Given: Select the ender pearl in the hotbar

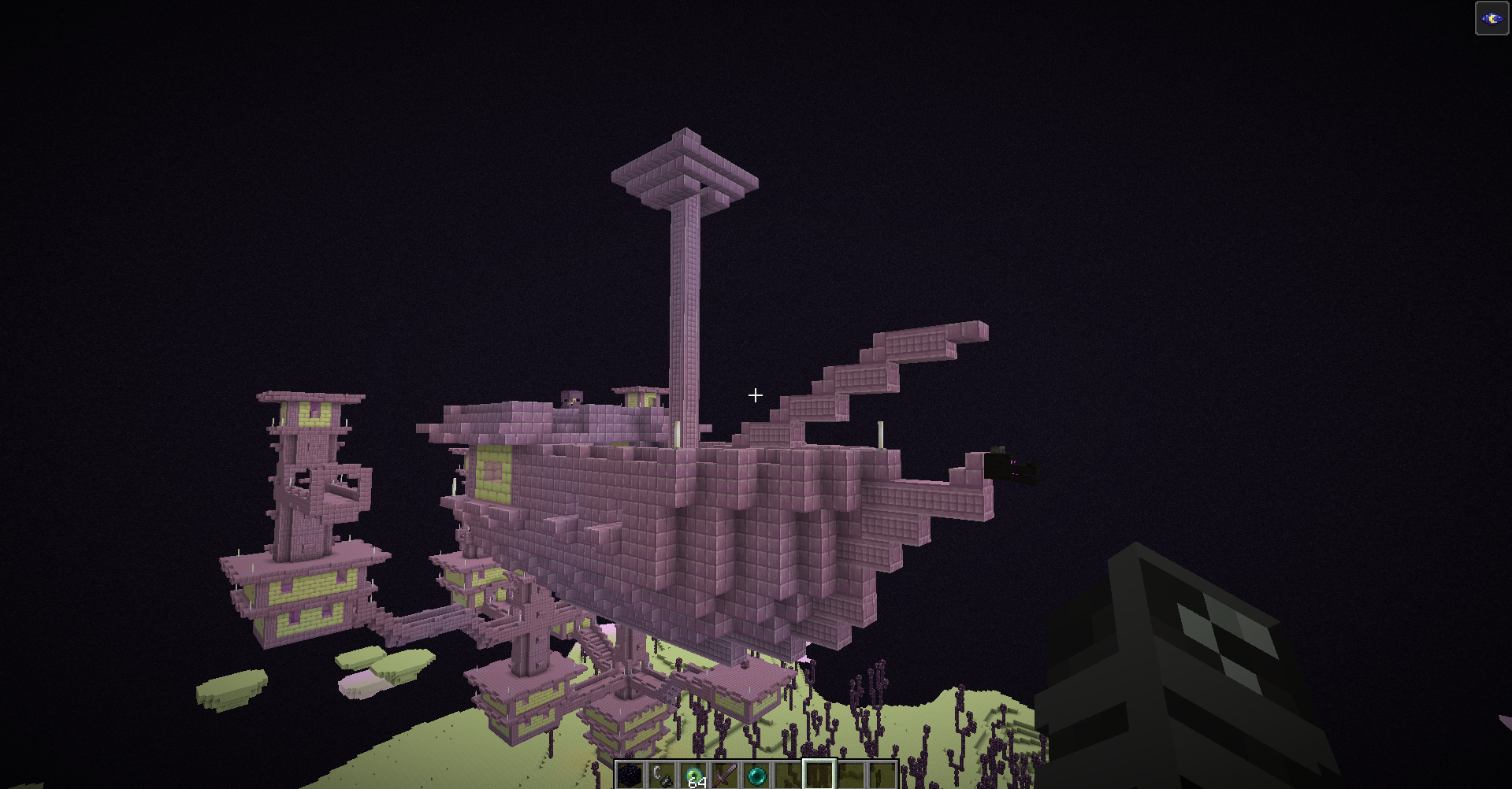Looking at the screenshot, I should point(756,775).
